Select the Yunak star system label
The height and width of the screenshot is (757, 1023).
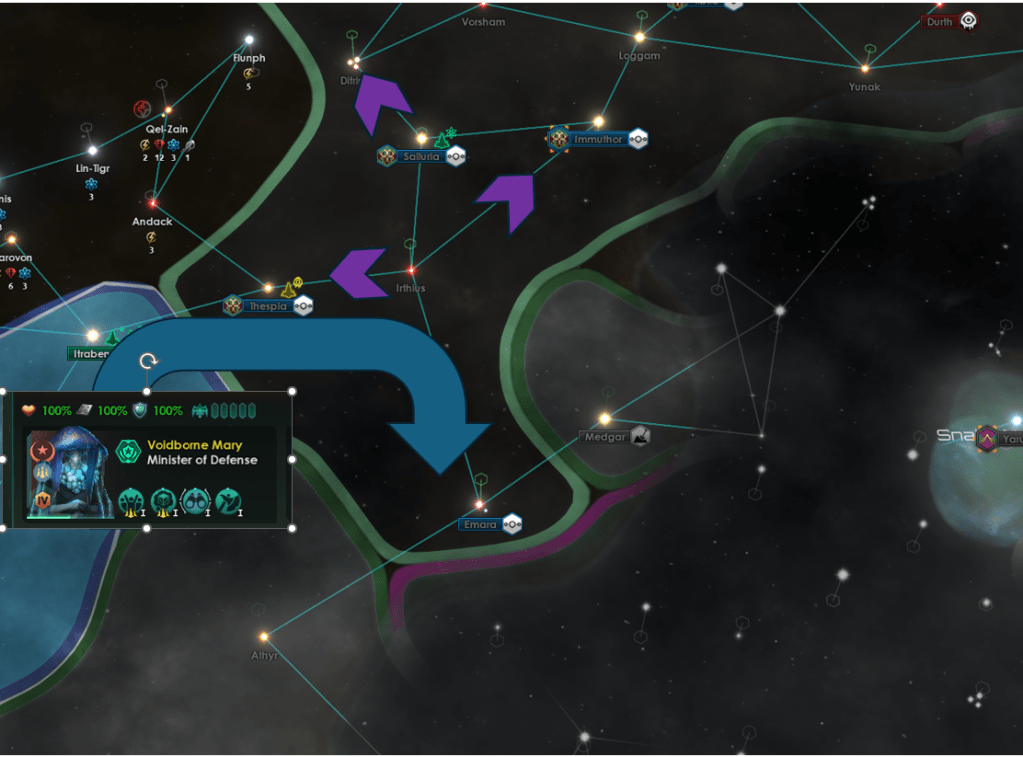pyautogui.click(x=865, y=87)
